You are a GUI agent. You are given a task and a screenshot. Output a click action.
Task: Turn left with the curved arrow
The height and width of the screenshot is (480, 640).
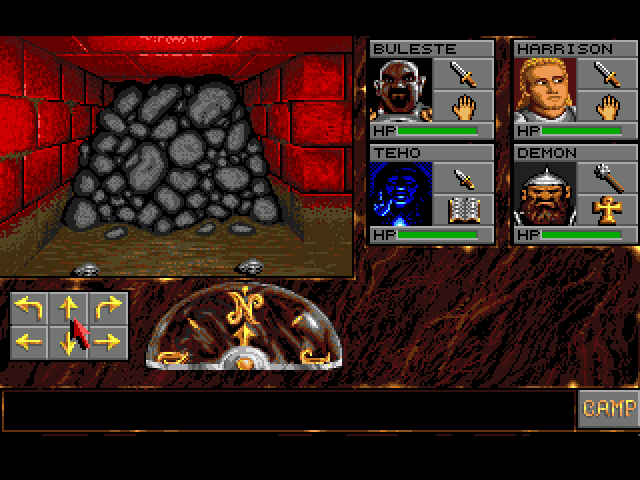point(30,308)
